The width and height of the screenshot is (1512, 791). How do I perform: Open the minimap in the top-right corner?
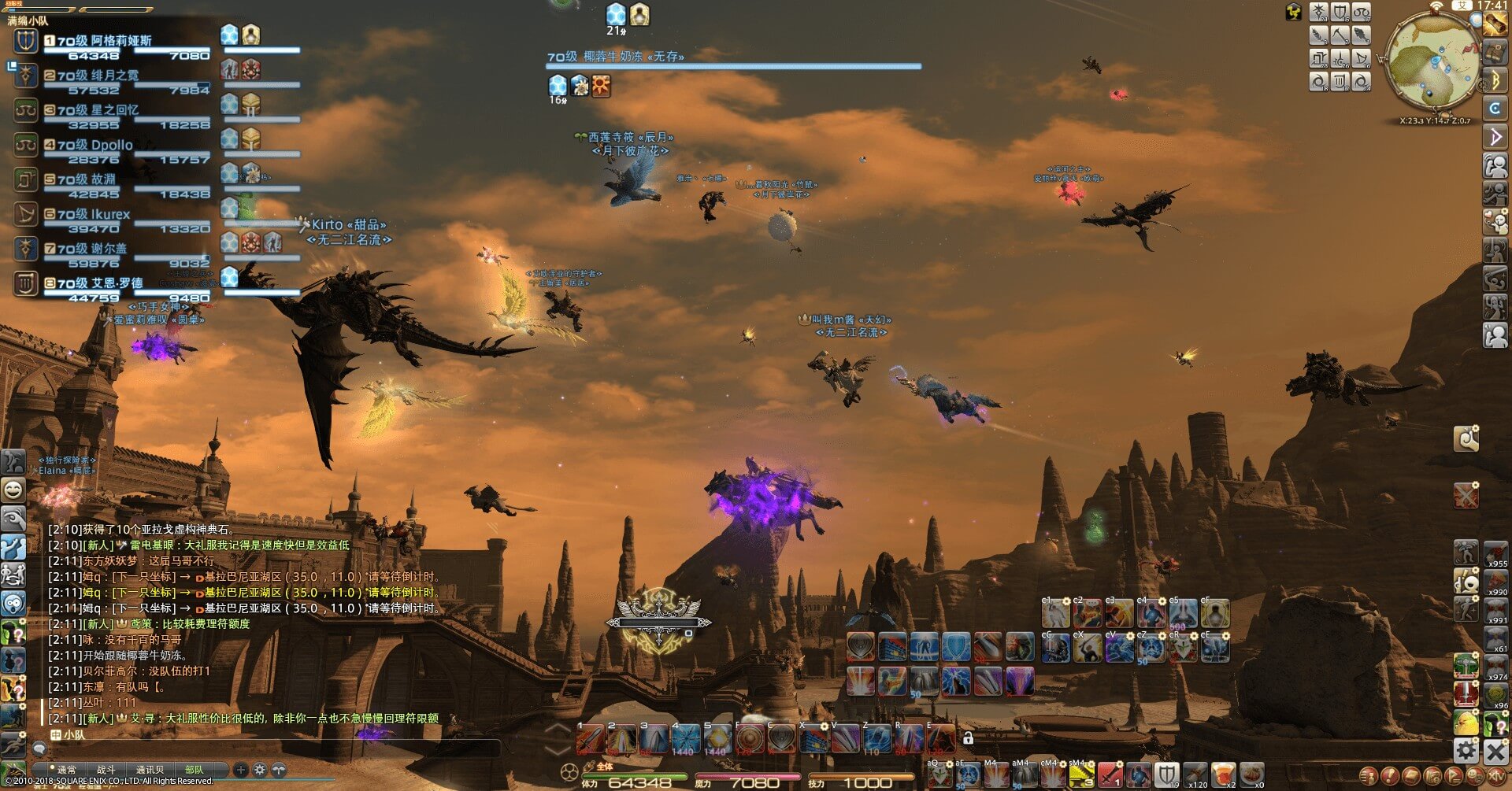(1431, 61)
